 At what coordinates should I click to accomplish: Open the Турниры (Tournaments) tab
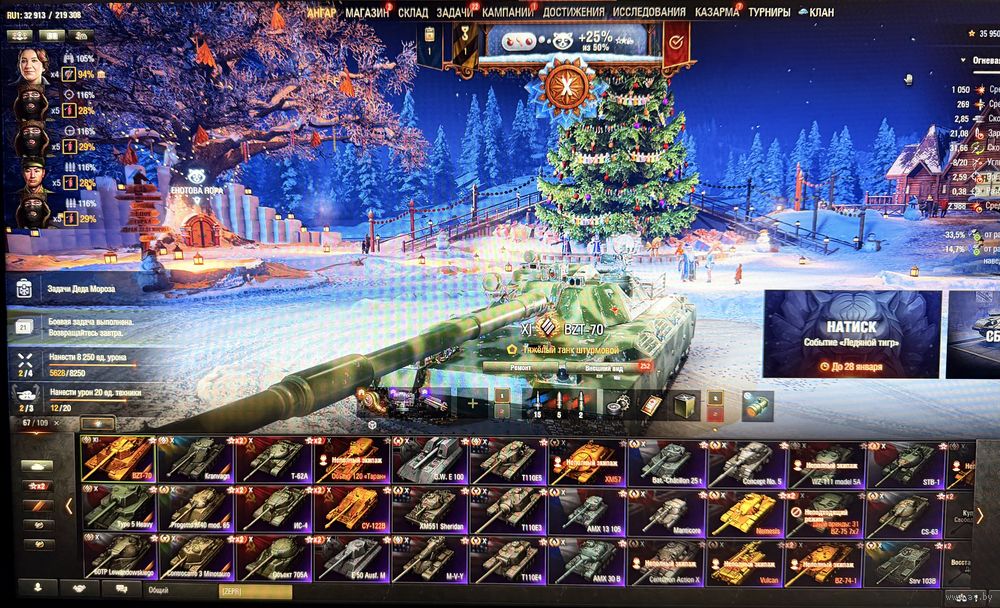tap(768, 12)
